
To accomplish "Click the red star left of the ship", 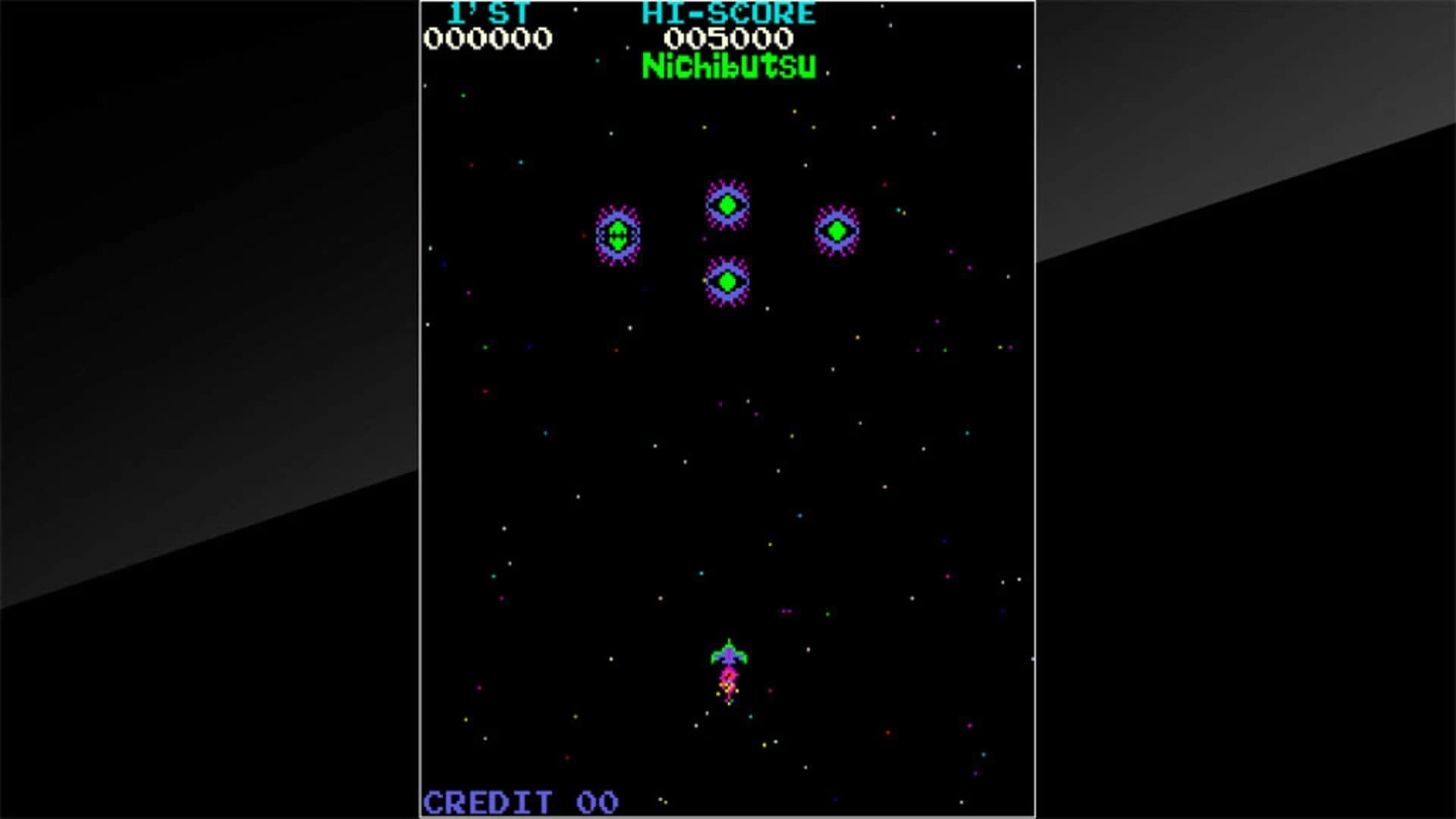I will click(x=567, y=758).
